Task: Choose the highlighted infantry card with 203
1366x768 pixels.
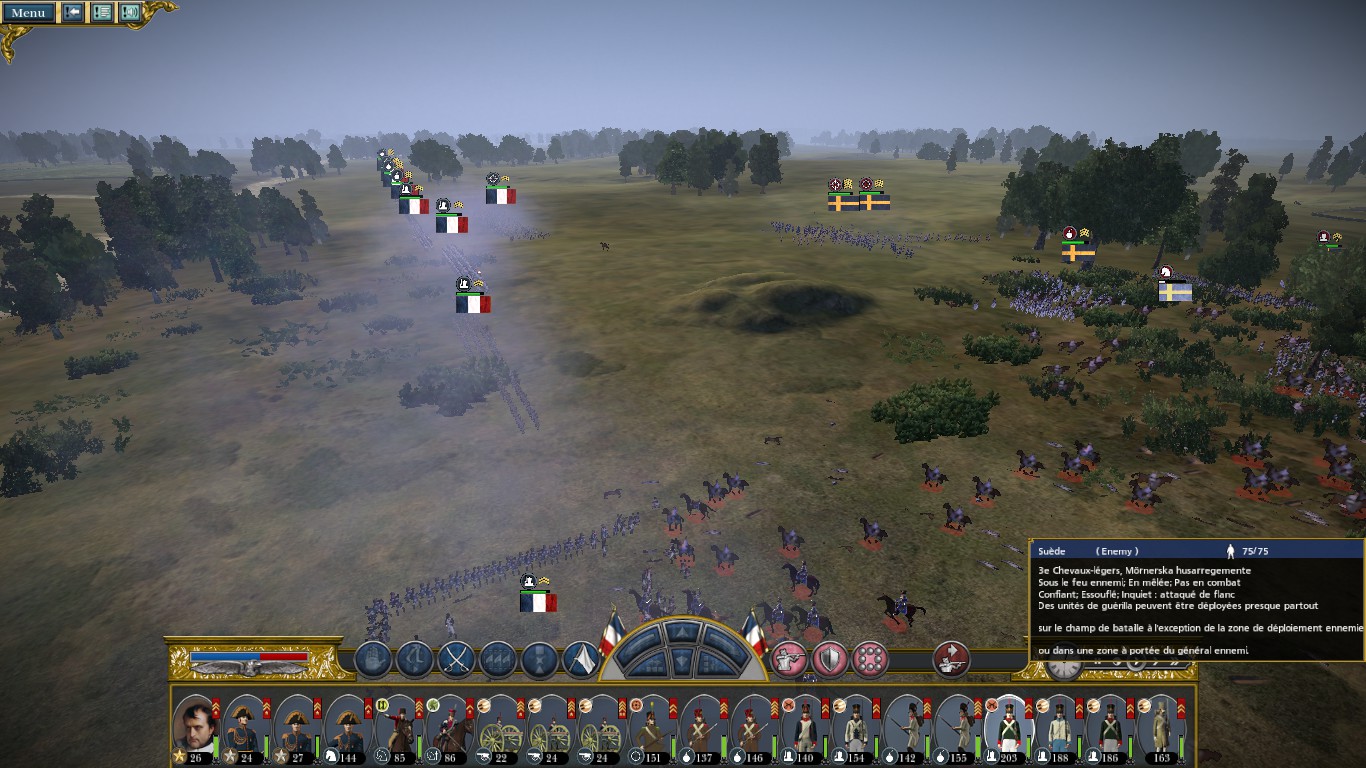Action: click(x=1009, y=725)
